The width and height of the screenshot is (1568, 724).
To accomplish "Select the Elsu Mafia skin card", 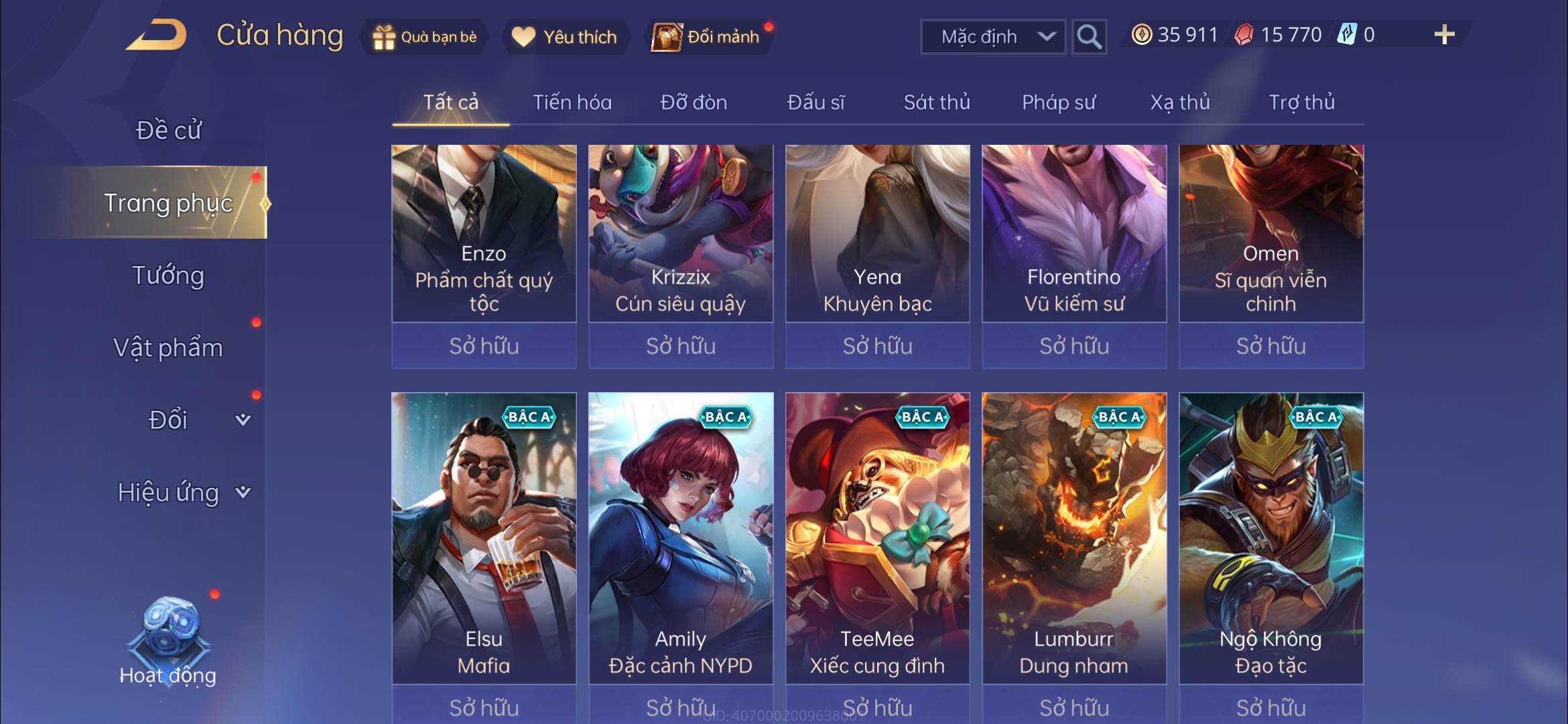I will click(484, 536).
